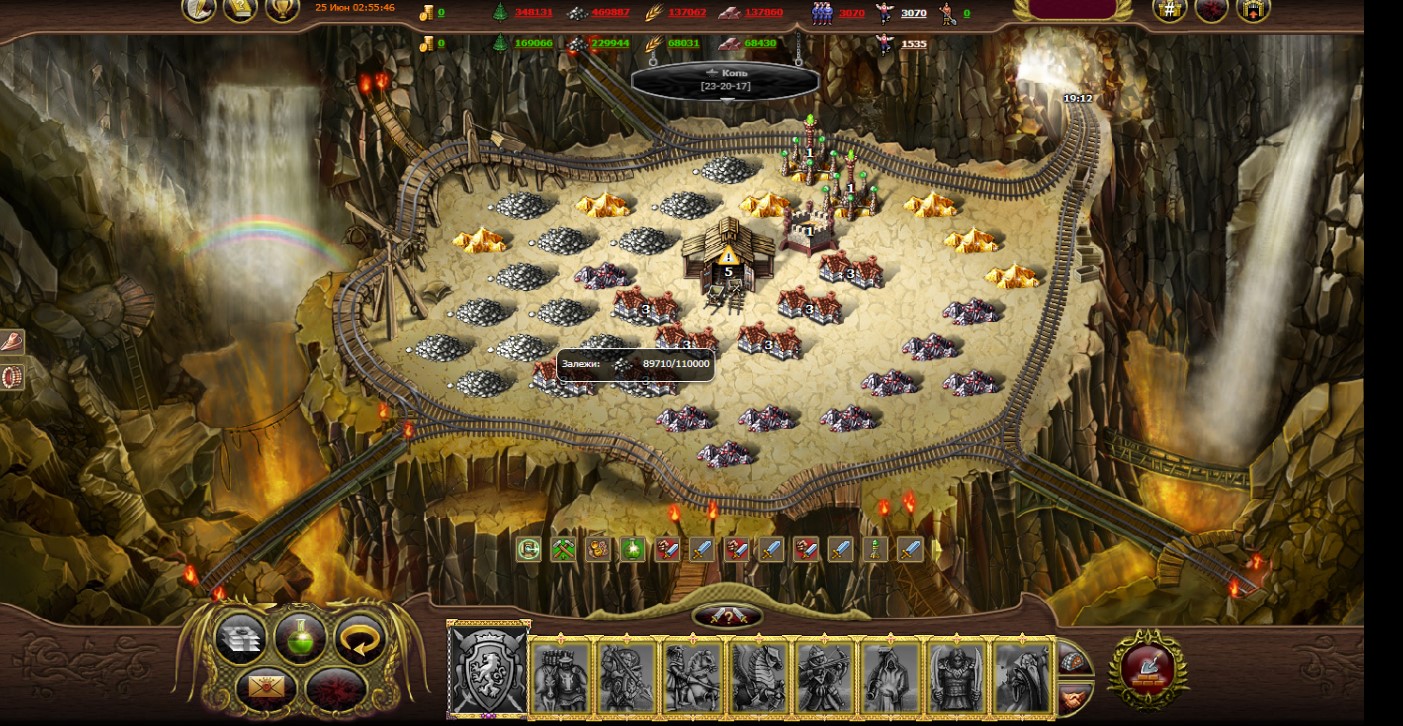Screen dimensions: 1403x726
Task: Click the castle icon with hash symbol
Action: click(x=1169, y=10)
